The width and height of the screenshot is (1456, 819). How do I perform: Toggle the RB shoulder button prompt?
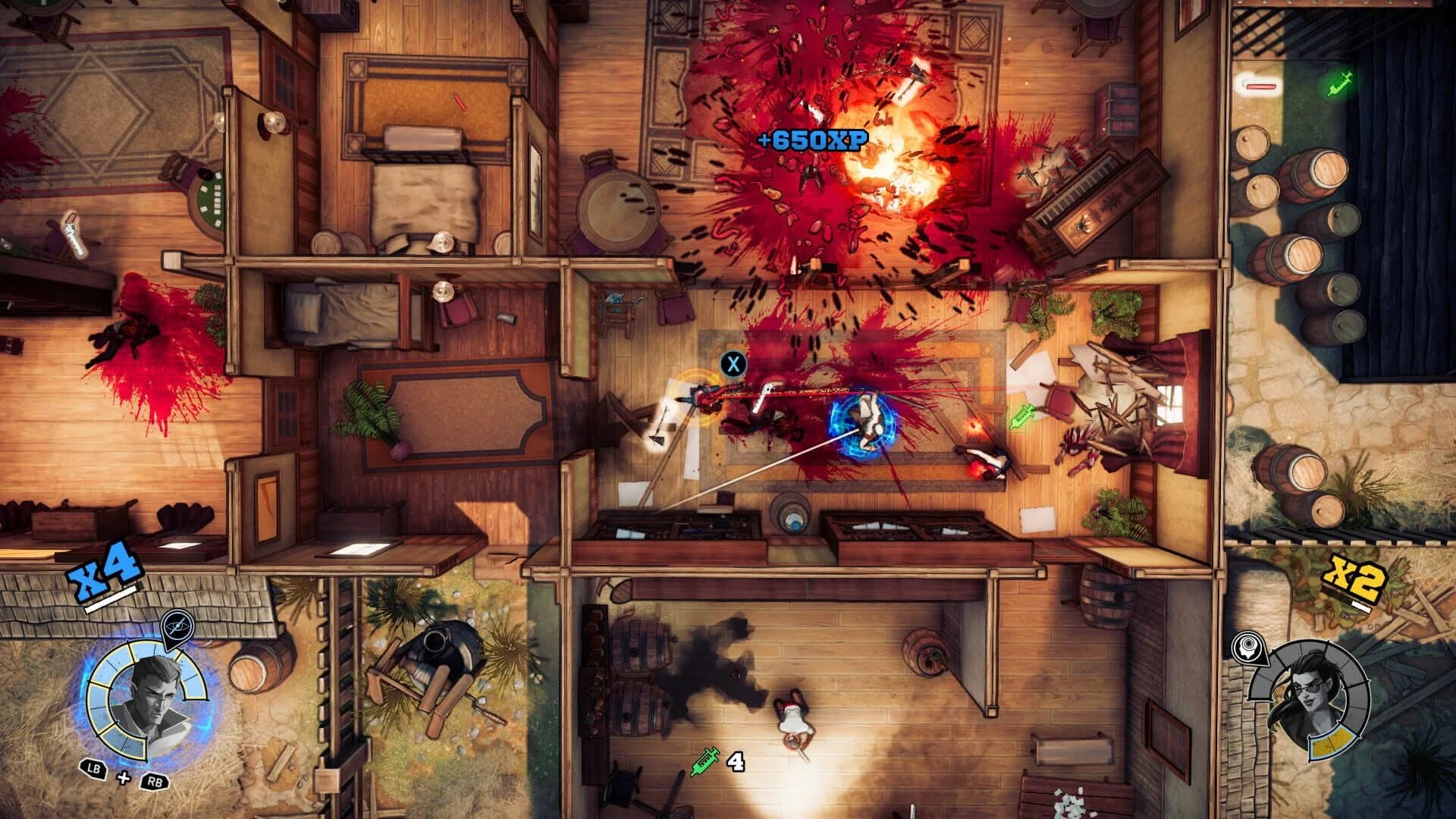click(155, 780)
